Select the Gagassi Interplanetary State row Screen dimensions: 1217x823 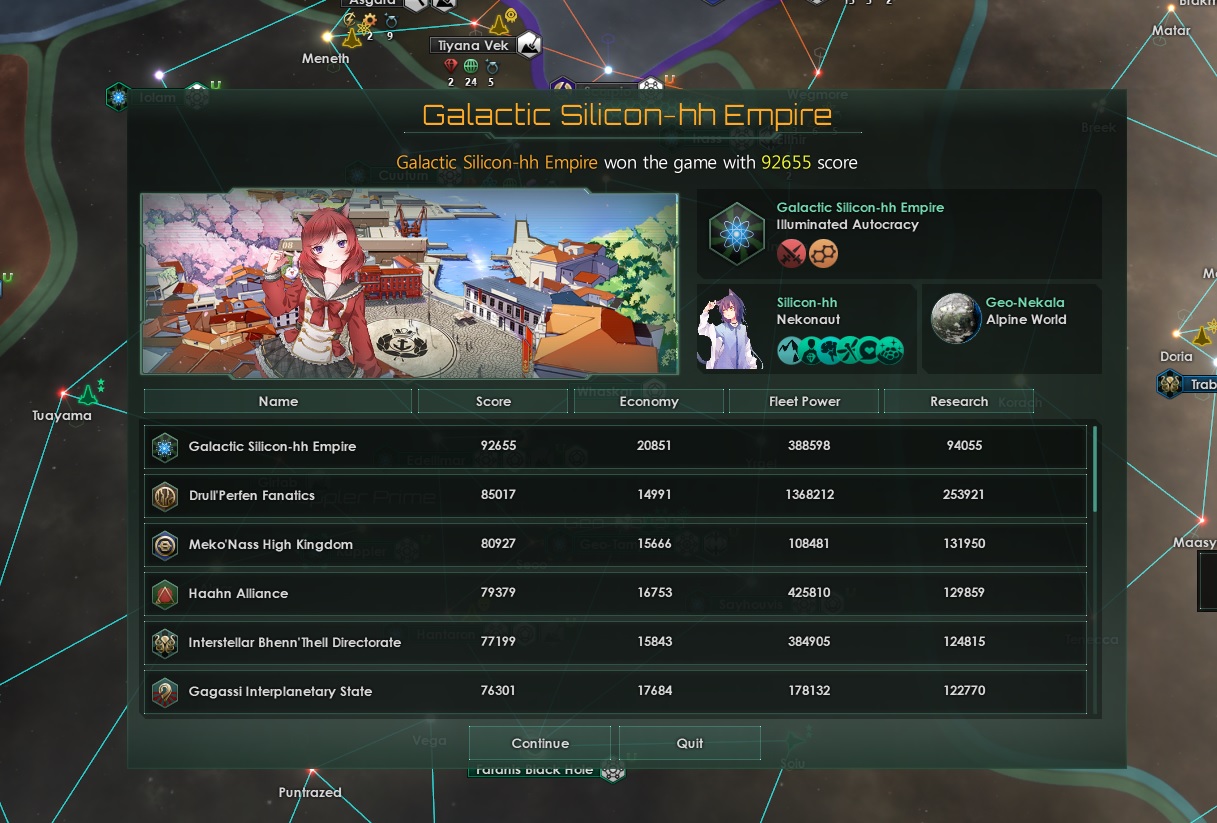[x=615, y=691]
